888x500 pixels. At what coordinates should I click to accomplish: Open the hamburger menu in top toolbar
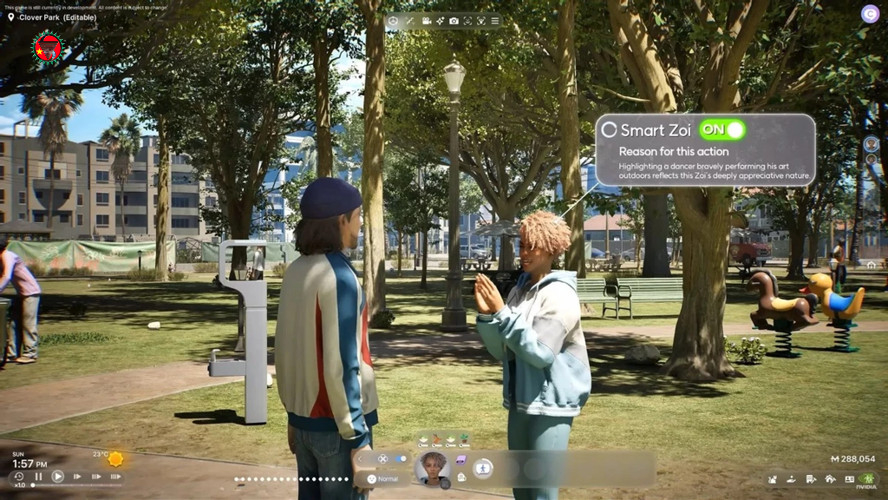(x=495, y=20)
